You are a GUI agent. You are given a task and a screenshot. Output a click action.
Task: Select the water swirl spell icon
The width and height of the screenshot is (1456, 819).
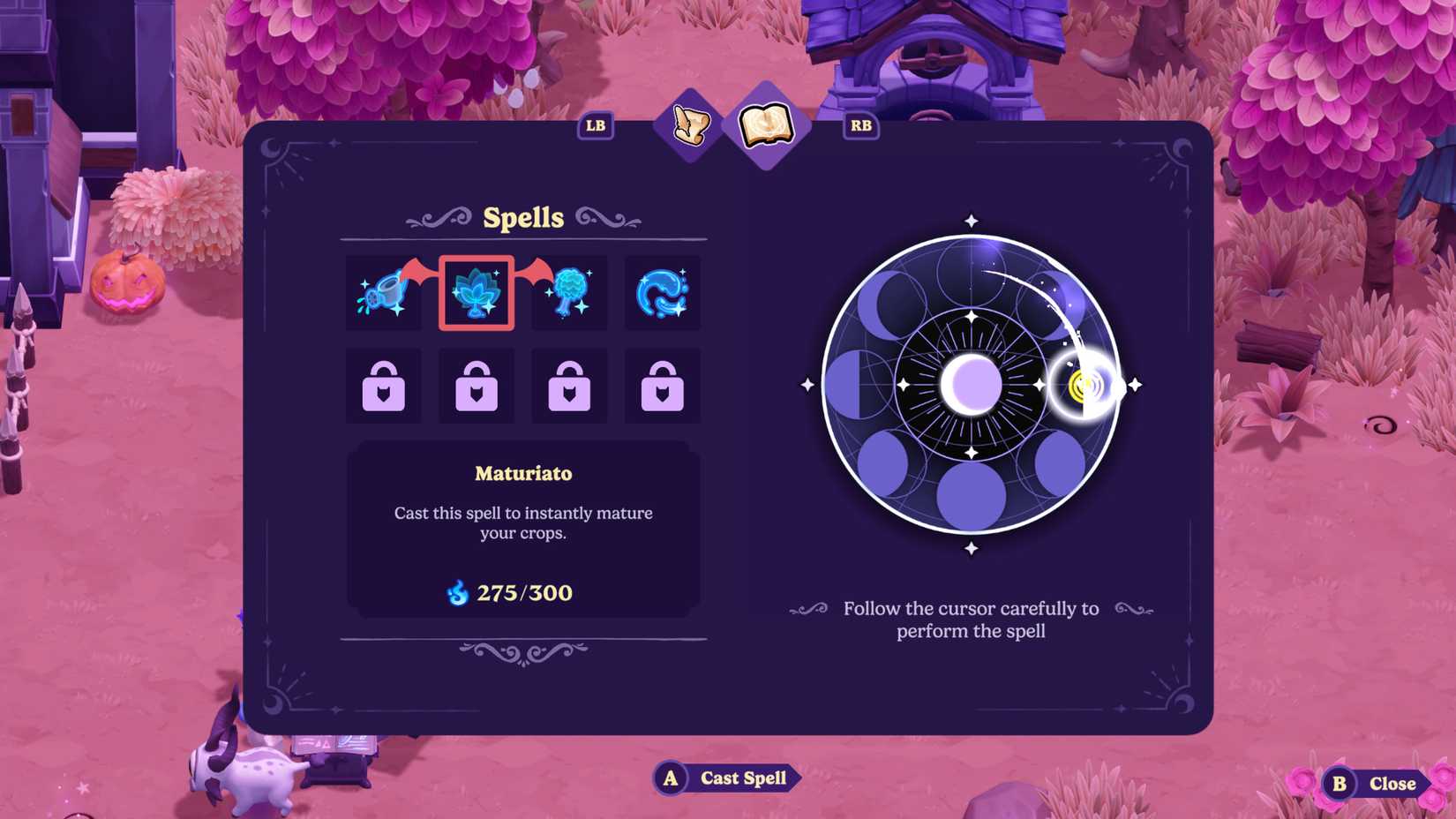tap(663, 292)
